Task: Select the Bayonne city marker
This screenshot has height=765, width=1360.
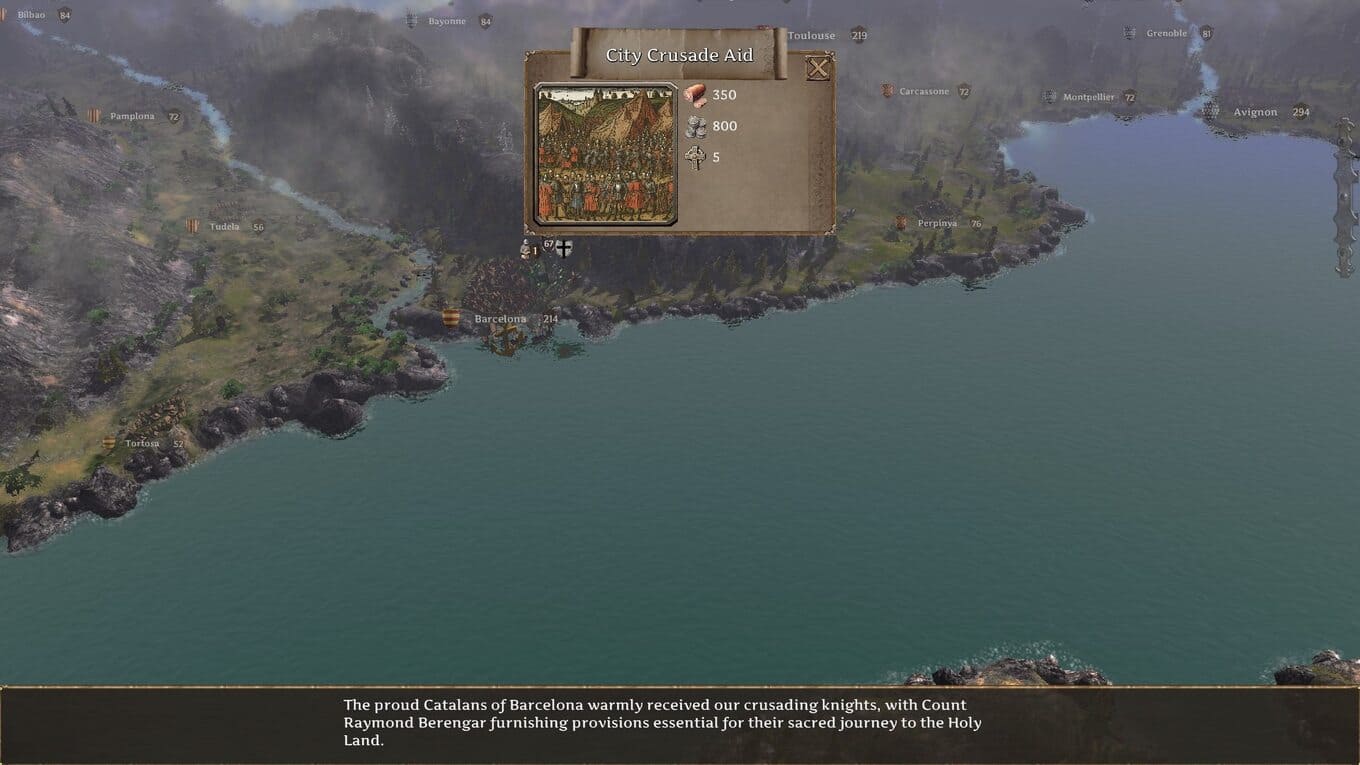Action: coord(412,21)
